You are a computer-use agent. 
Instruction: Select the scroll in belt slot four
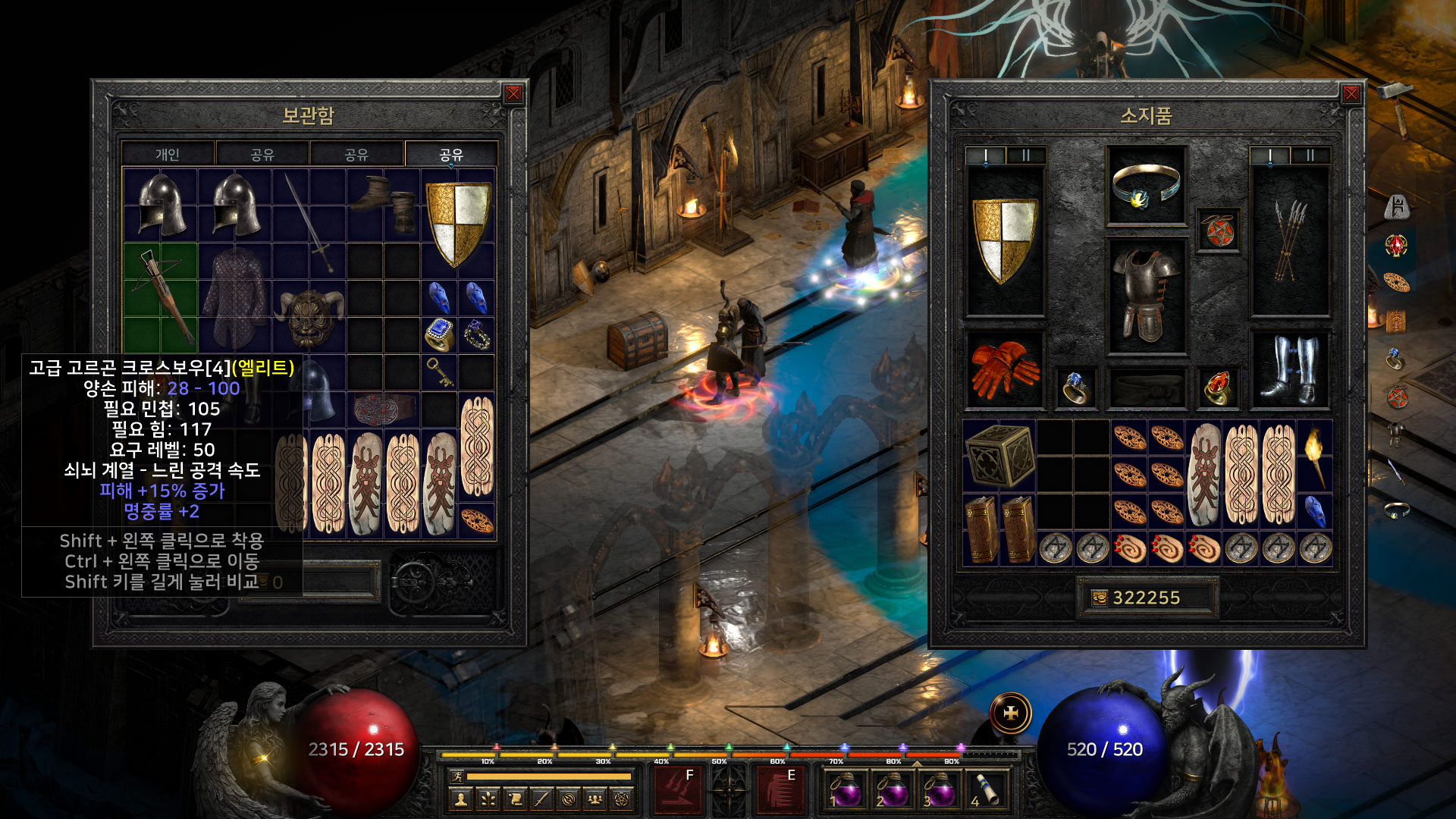pos(986,789)
